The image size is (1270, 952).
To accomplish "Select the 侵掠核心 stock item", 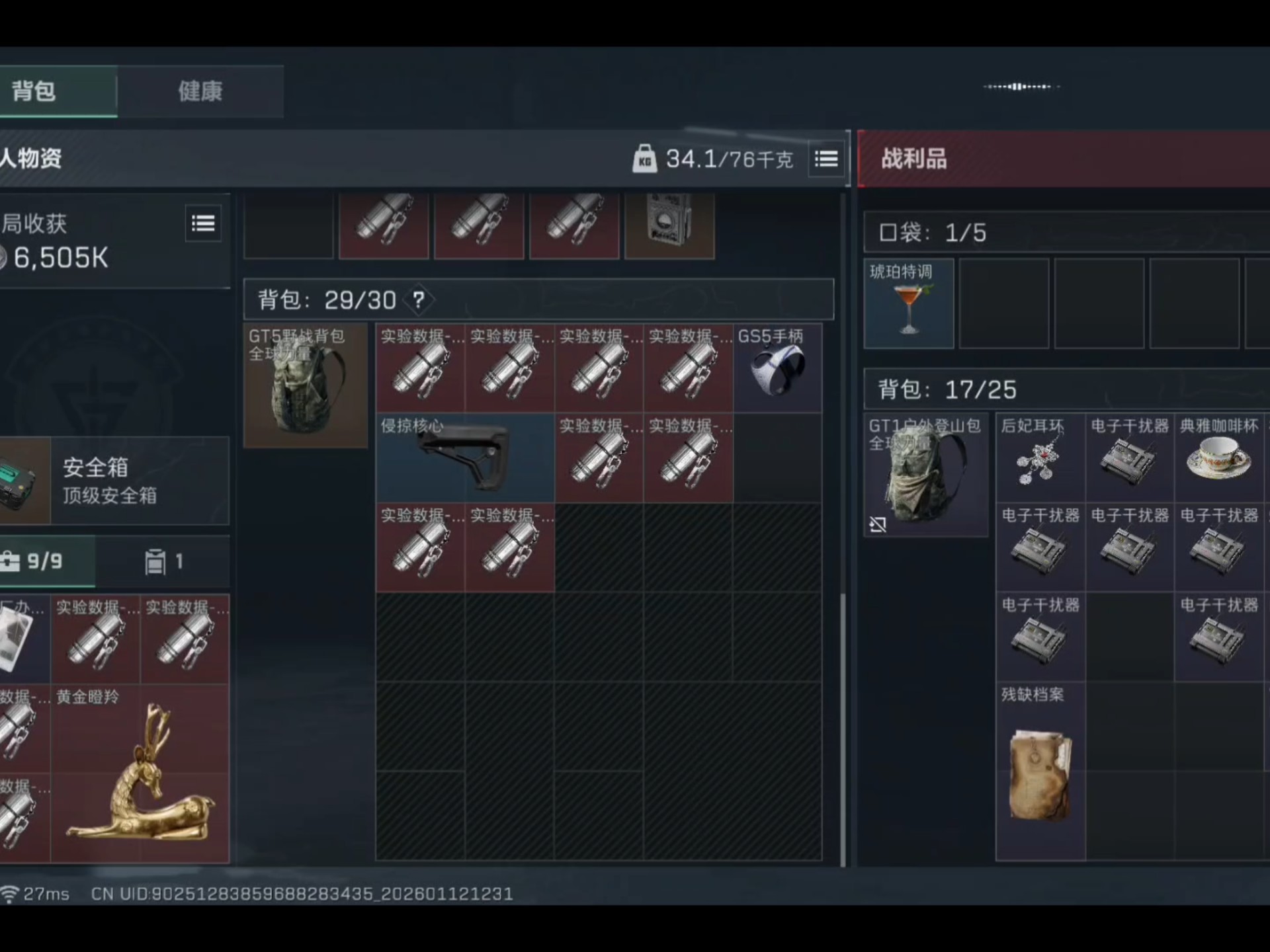I will point(465,458).
